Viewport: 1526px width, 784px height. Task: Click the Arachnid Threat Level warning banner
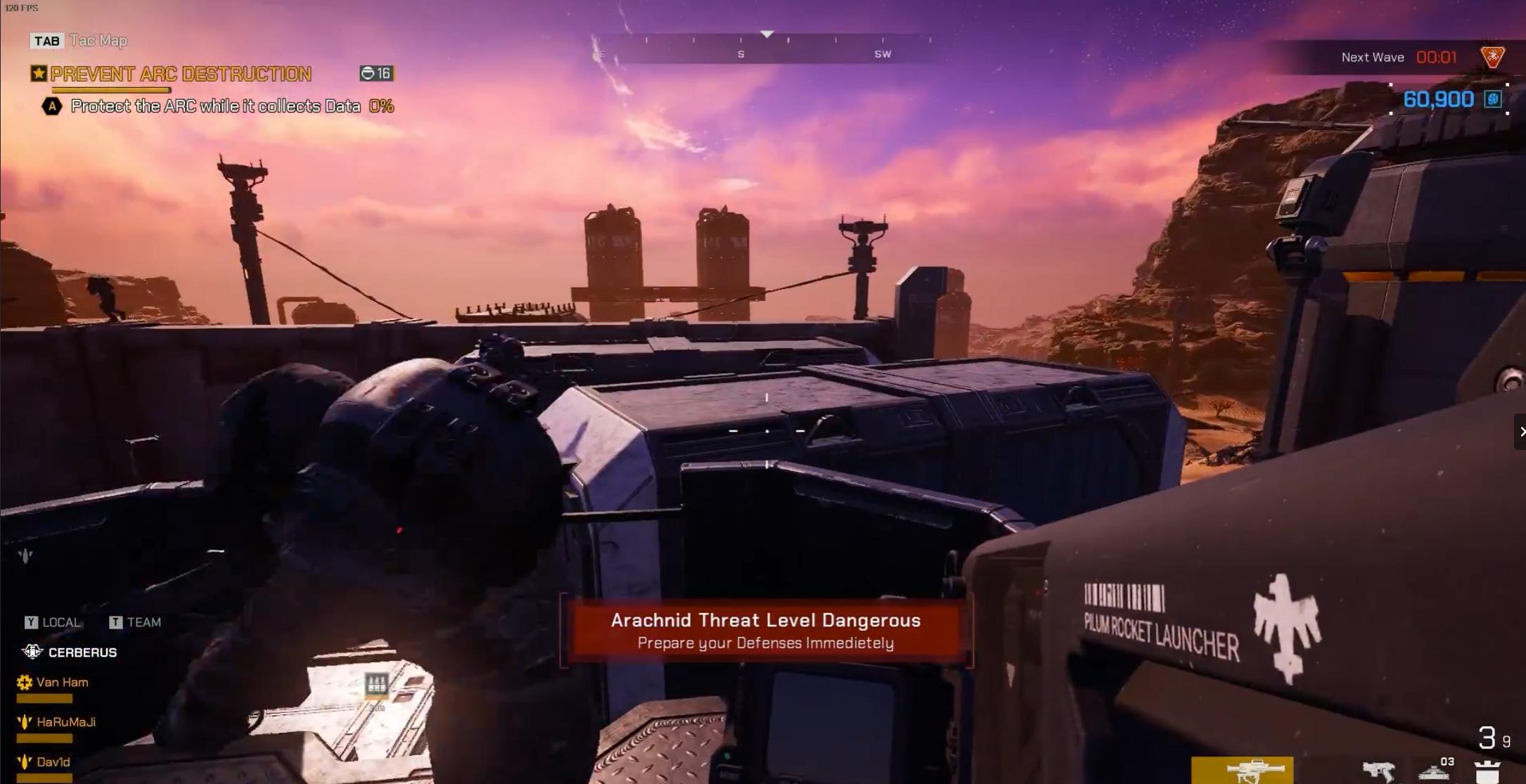(x=766, y=631)
